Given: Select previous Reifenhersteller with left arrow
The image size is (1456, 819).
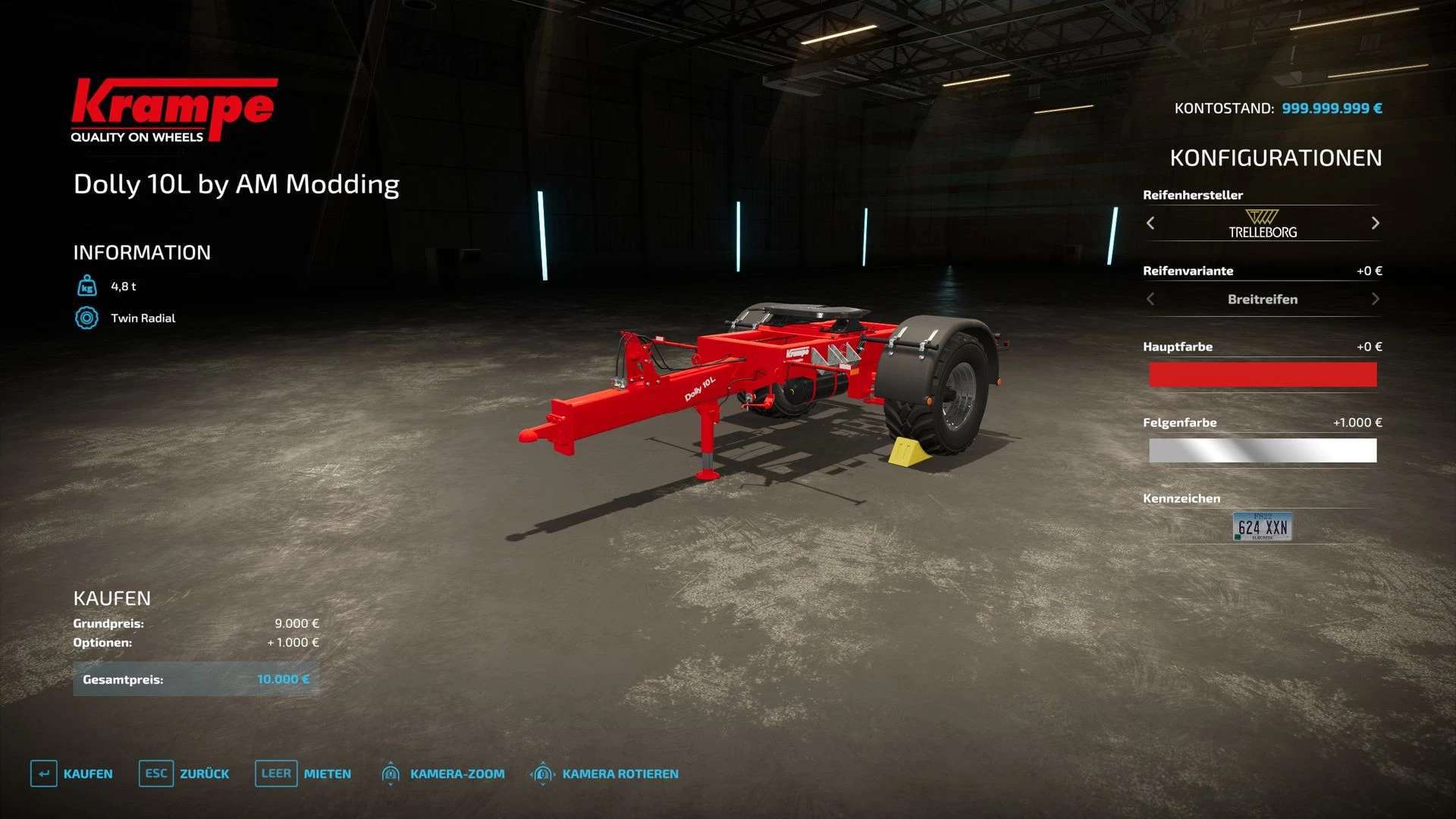Looking at the screenshot, I should pyautogui.click(x=1150, y=223).
